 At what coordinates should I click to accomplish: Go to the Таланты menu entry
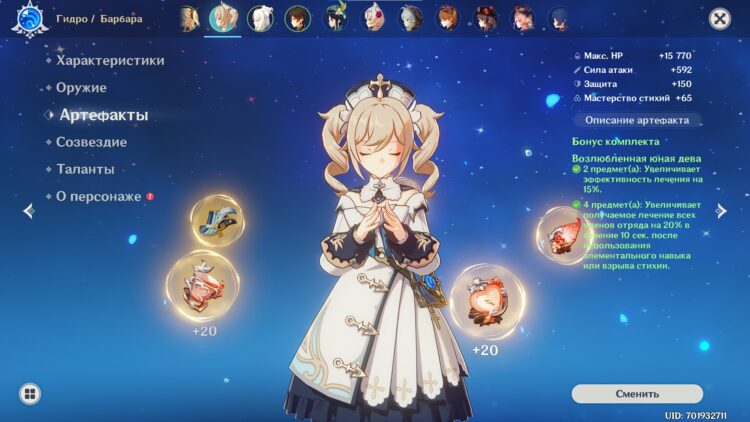(85, 169)
